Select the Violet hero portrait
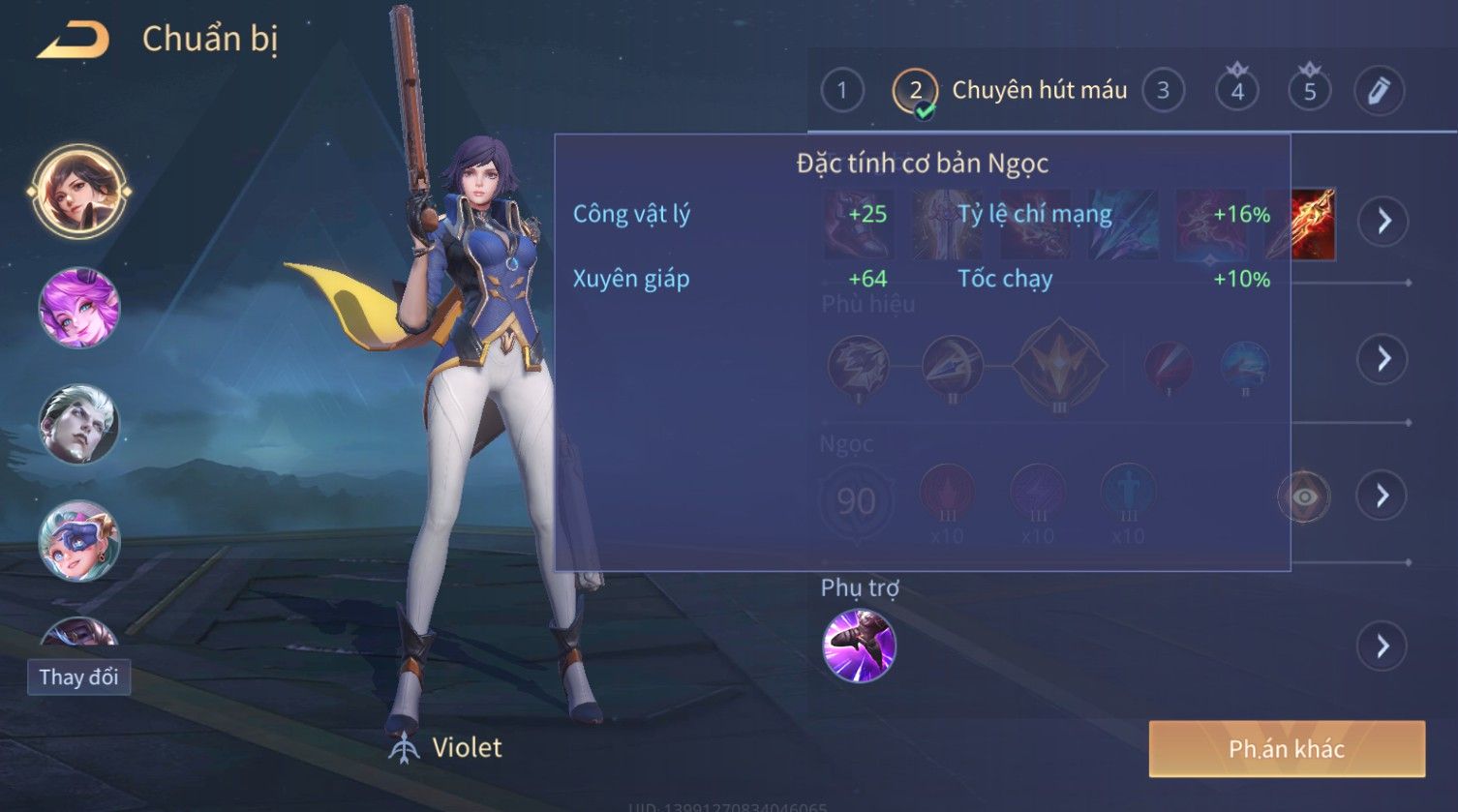This screenshot has height=812, width=1458. coord(78,191)
